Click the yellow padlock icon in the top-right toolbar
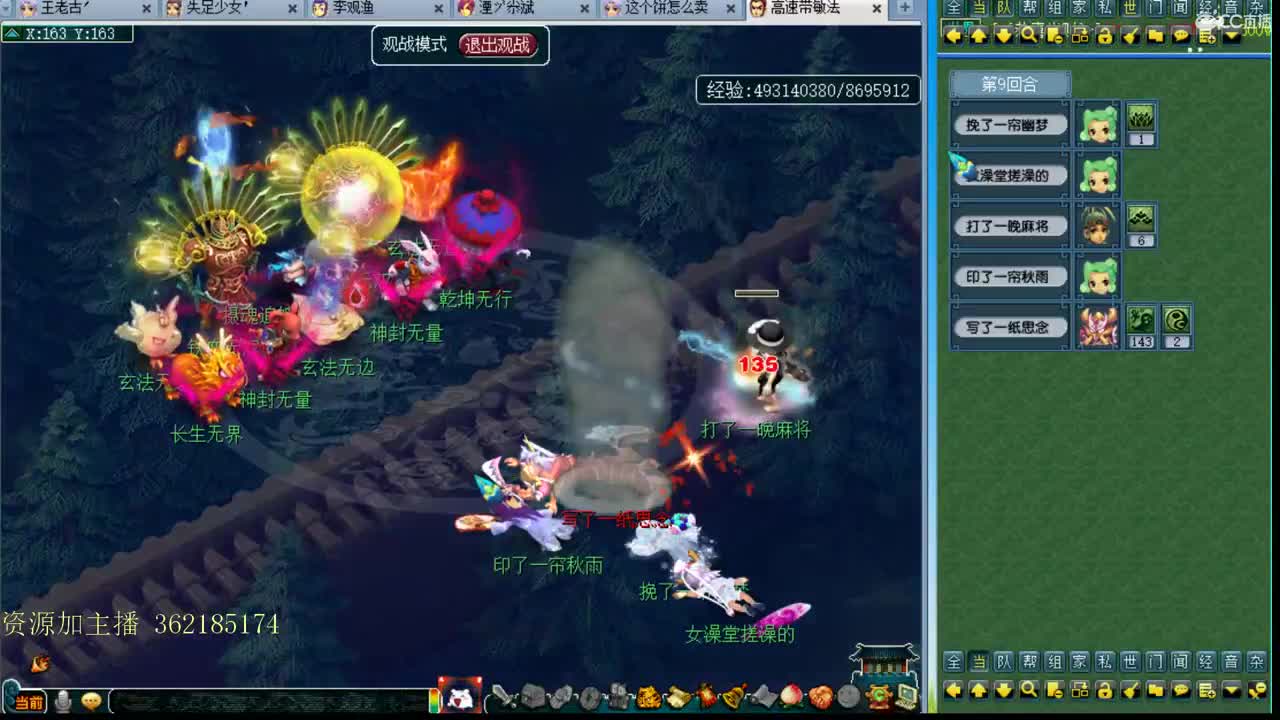The height and width of the screenshot is (720, 1280). coord(1104,35)
